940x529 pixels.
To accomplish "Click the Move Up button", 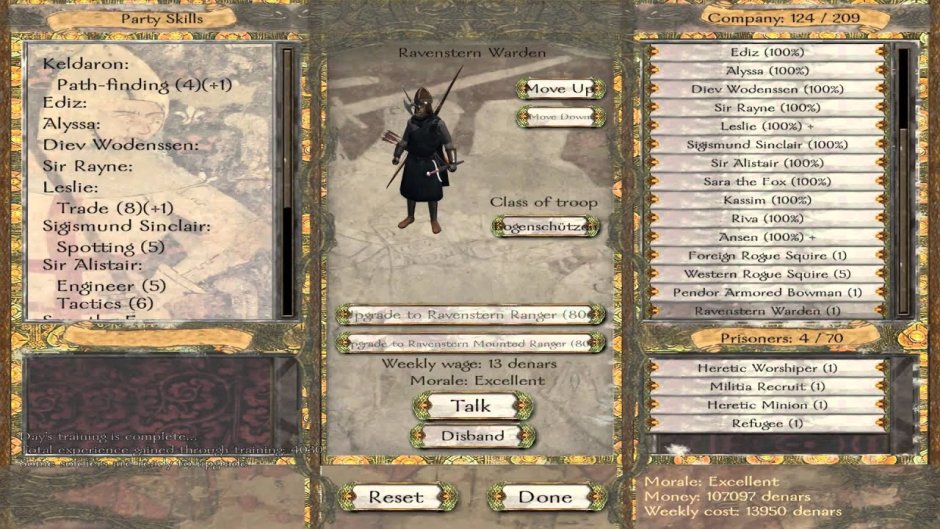I will (560, 89).
